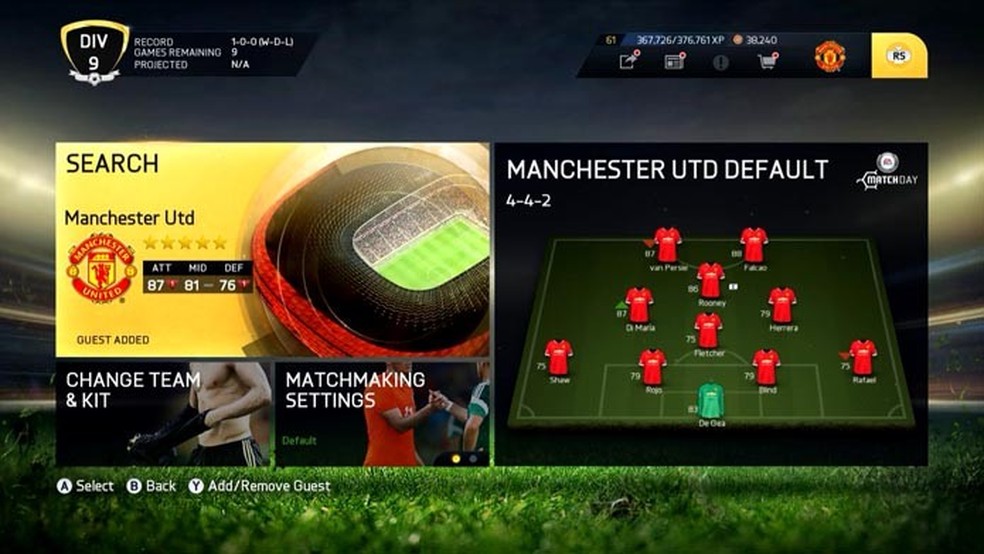Click the Manchester United crest in top bar
The image size is (984, 554).
829,56
